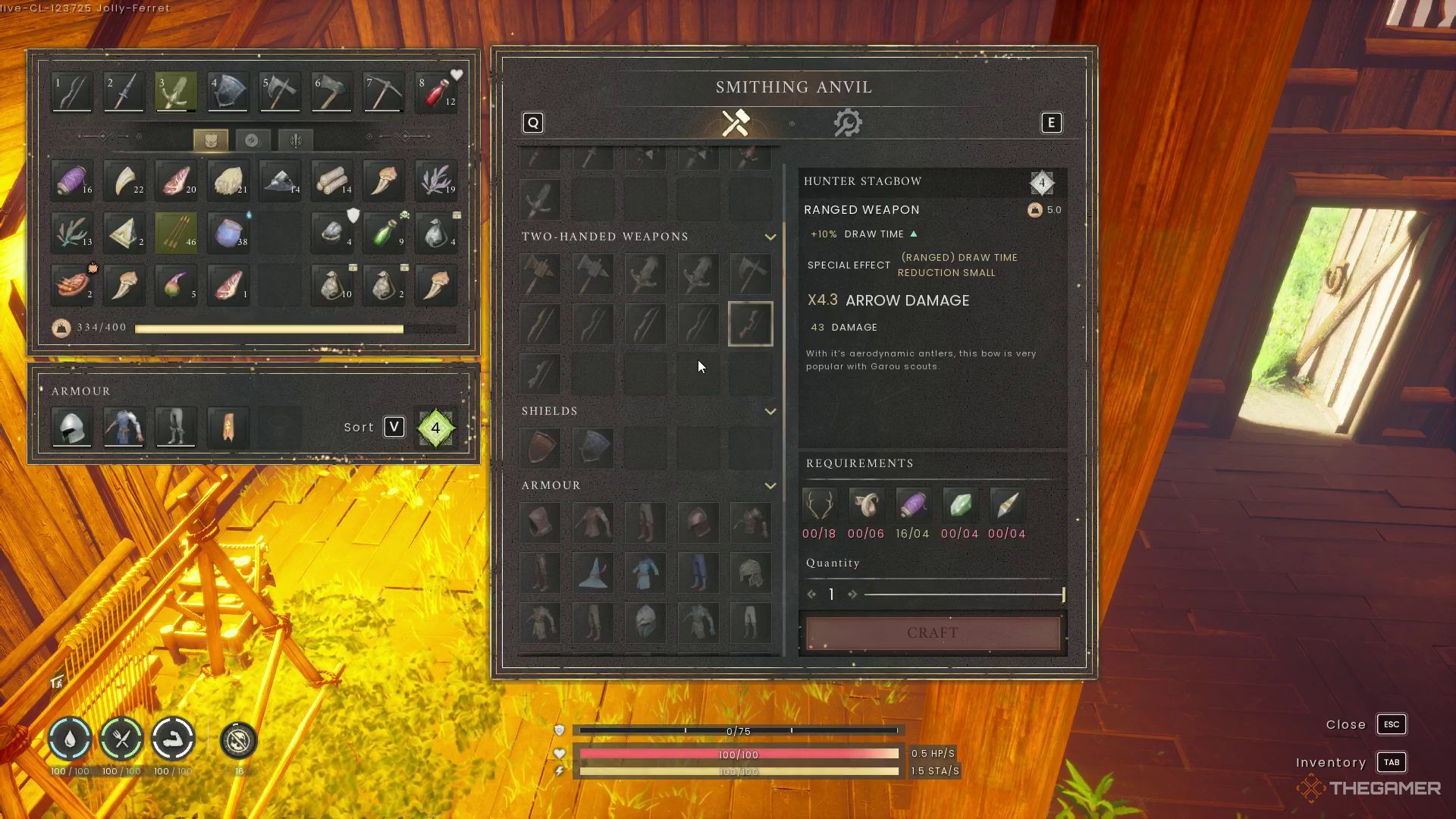Select the hammer crafting tab
The height and width of the screenshot is (819, 1456).
[736, 123]
